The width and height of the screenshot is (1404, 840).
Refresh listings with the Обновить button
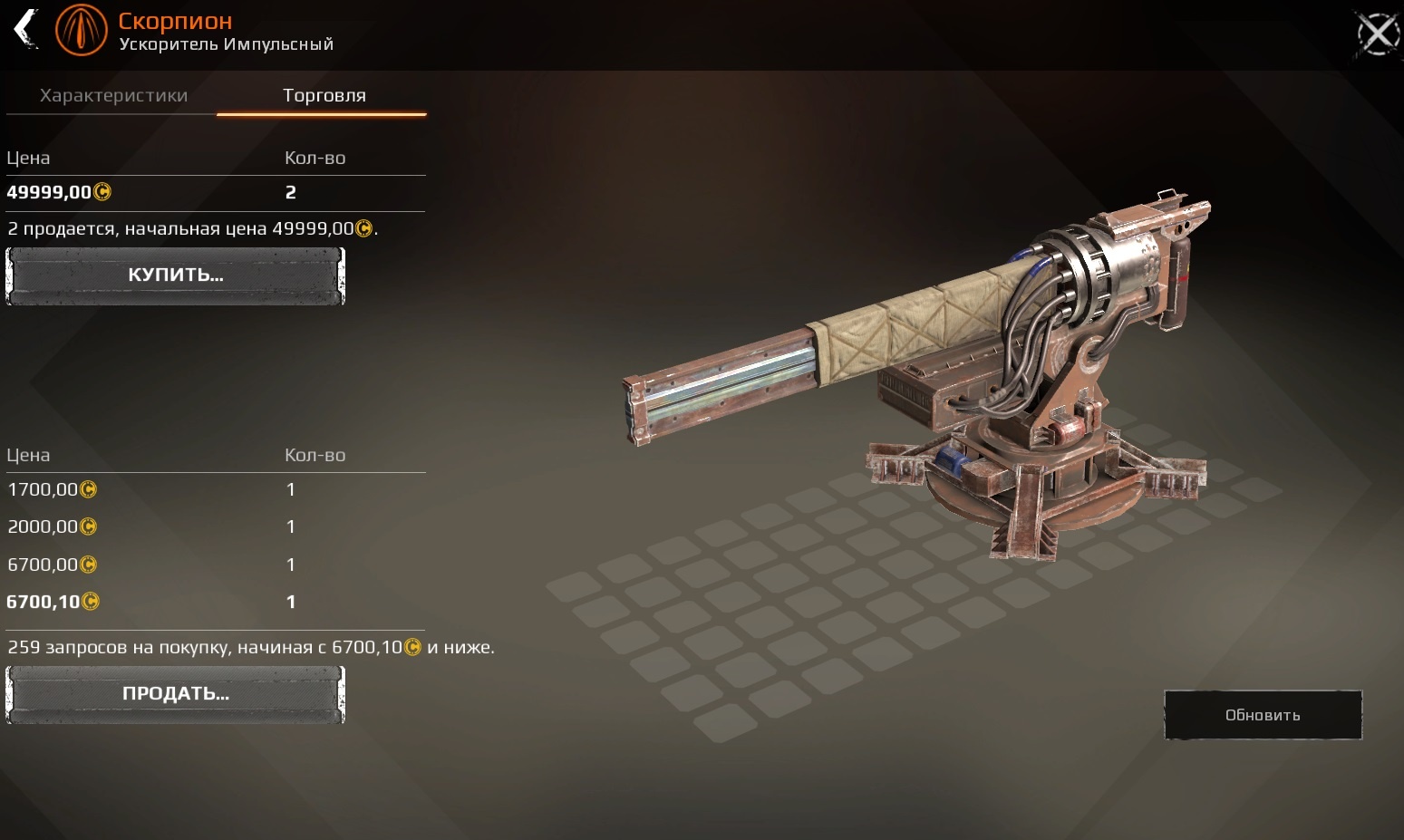tap(1263, 715)
